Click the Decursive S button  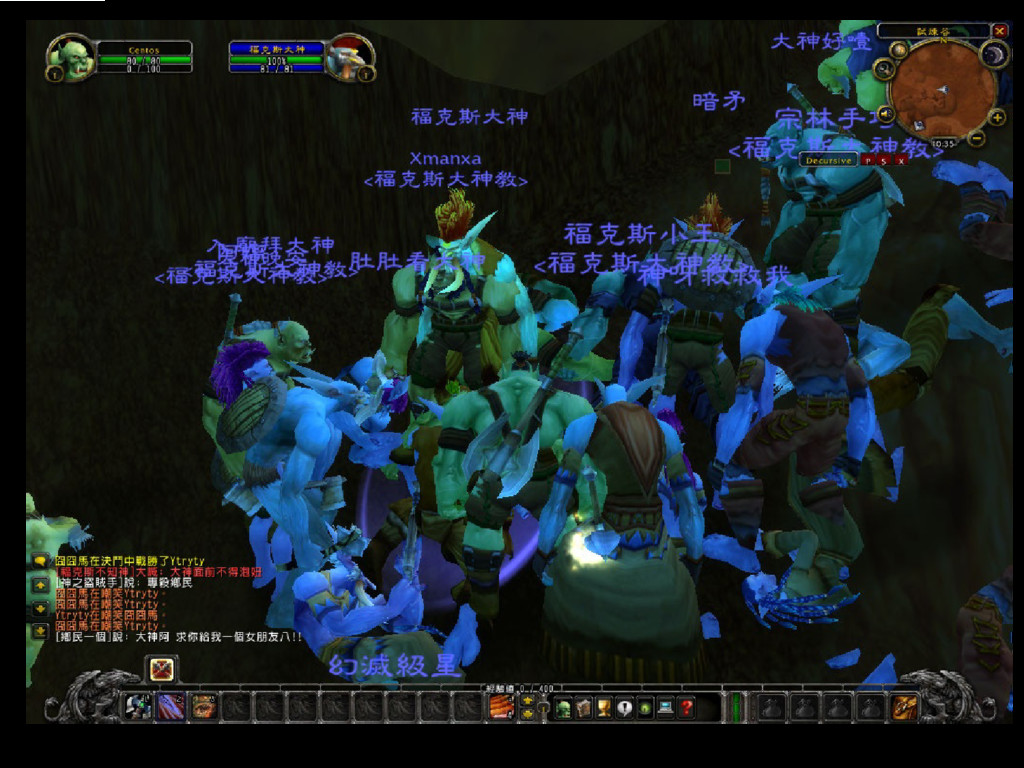pos(884,160)
